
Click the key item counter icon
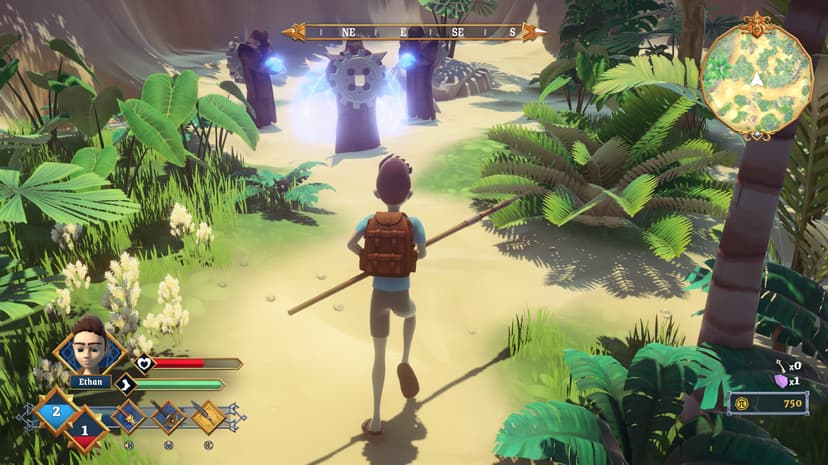pos(780,366)
